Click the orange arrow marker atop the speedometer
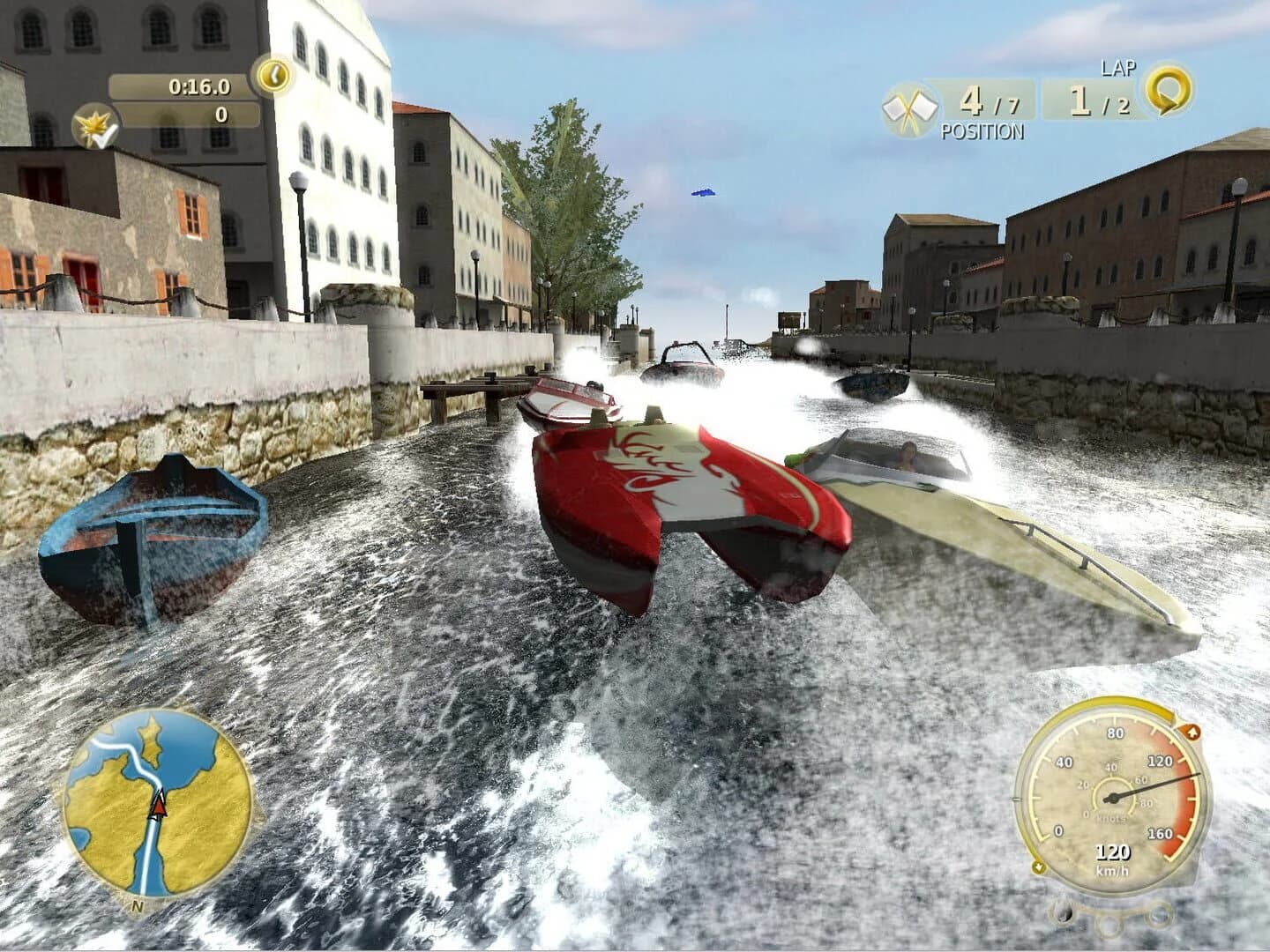Image resolution: width=1270 pixels, height=952 pixels. [x=1193, y=731]
